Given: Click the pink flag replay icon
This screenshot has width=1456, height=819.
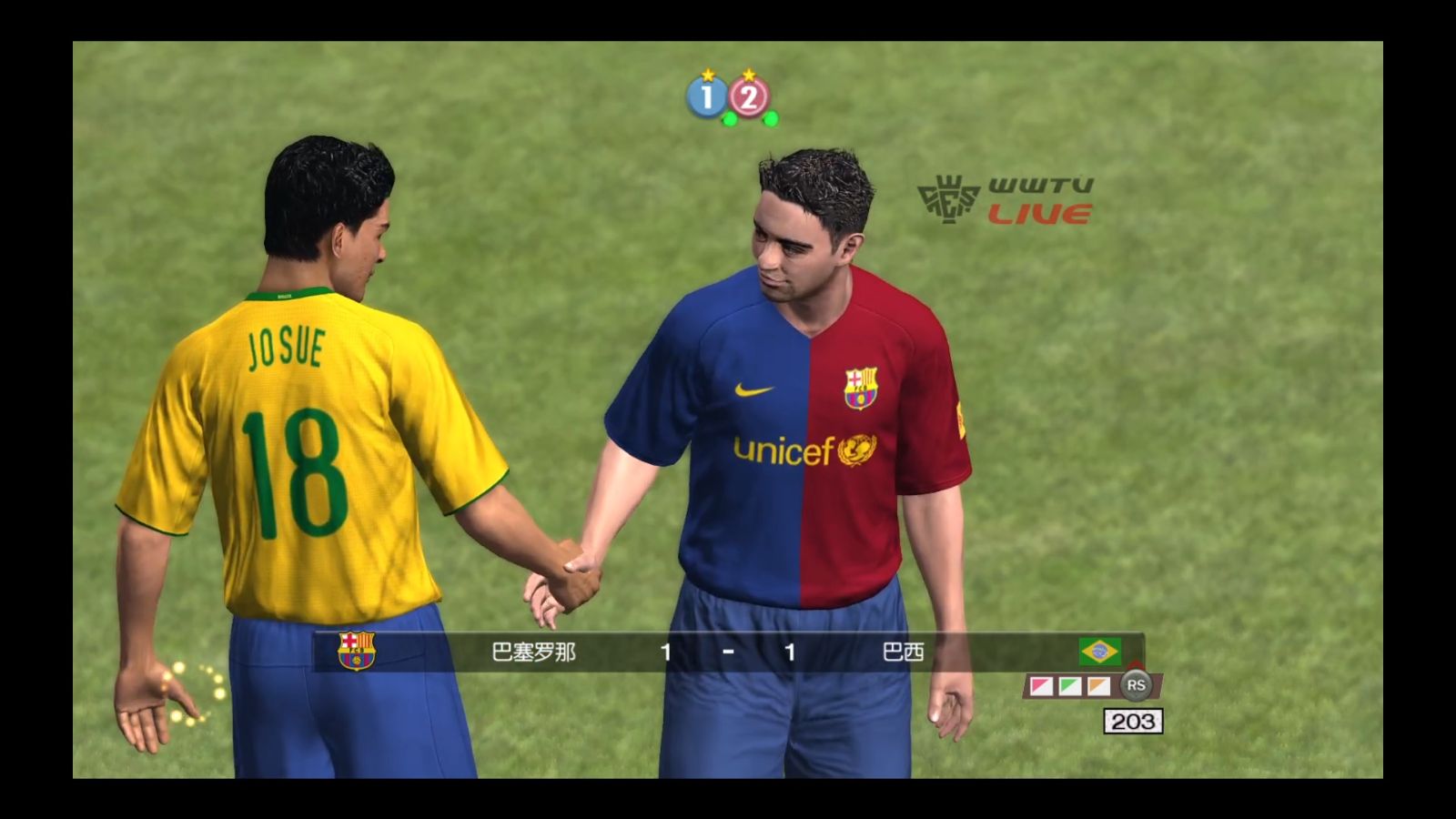Looking at the screenshot, I should click(x=1041, y=686).
